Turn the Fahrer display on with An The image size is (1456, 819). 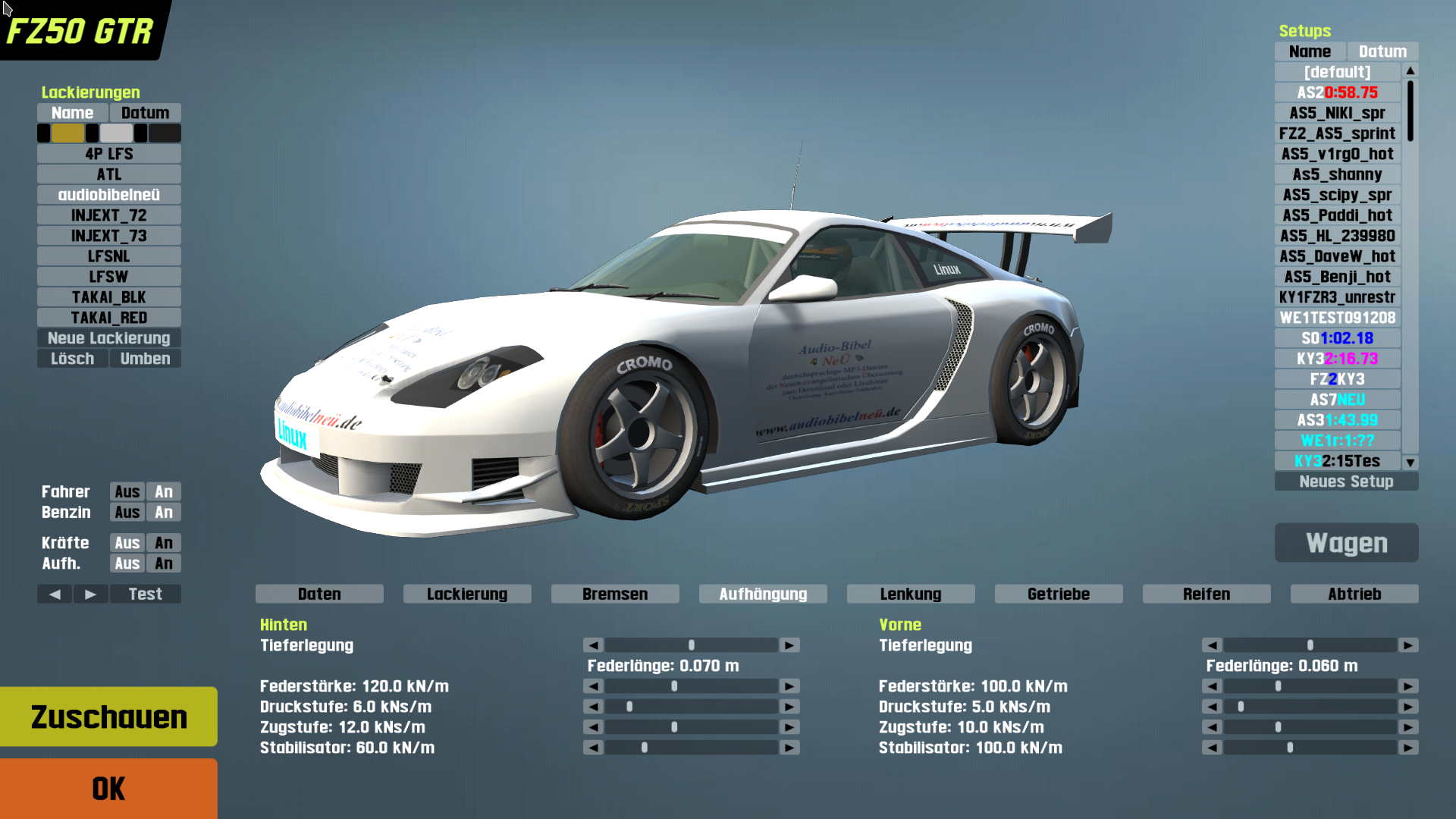[164, 492]
